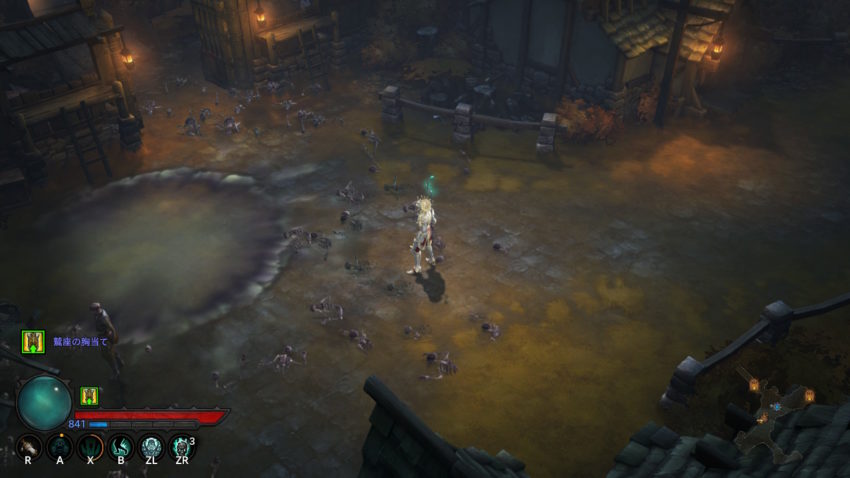Cast the green creature skill labeled B
Screen dimensions: 850x478
point(121,445)
